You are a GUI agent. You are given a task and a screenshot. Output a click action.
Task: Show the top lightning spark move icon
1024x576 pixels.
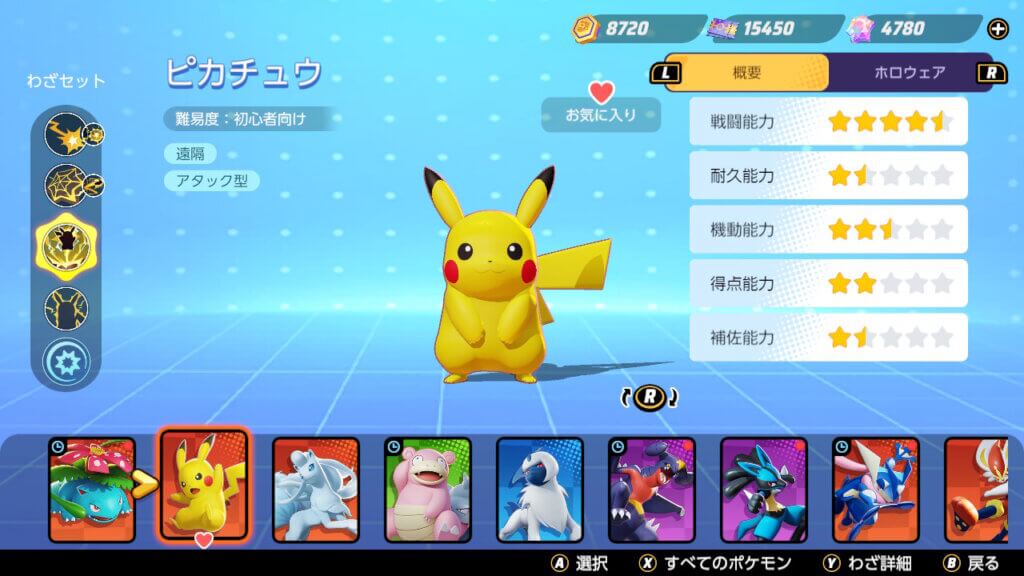(x=66, y=133)
